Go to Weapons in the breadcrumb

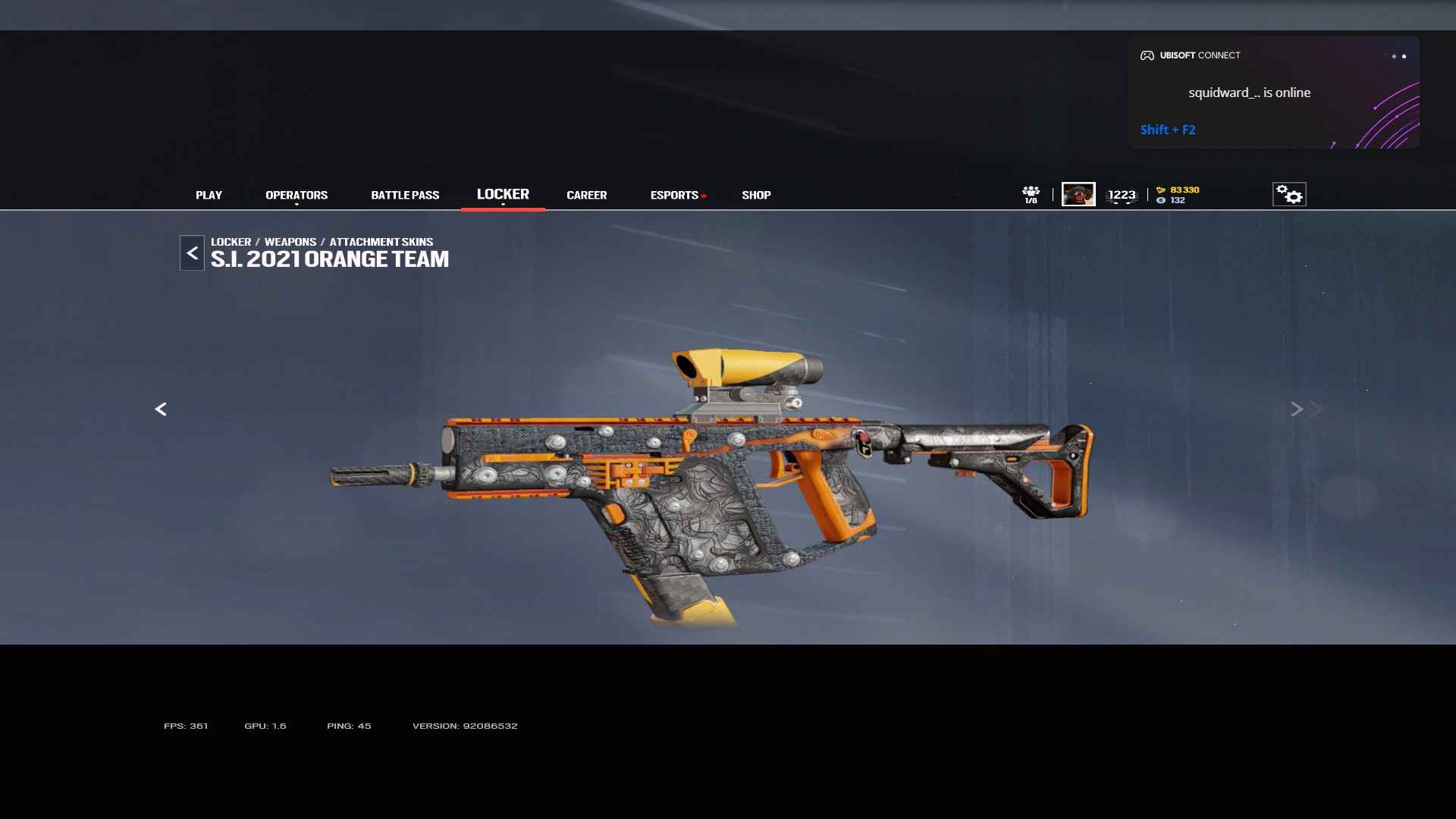pyautogui.click(x=290, y=242)
